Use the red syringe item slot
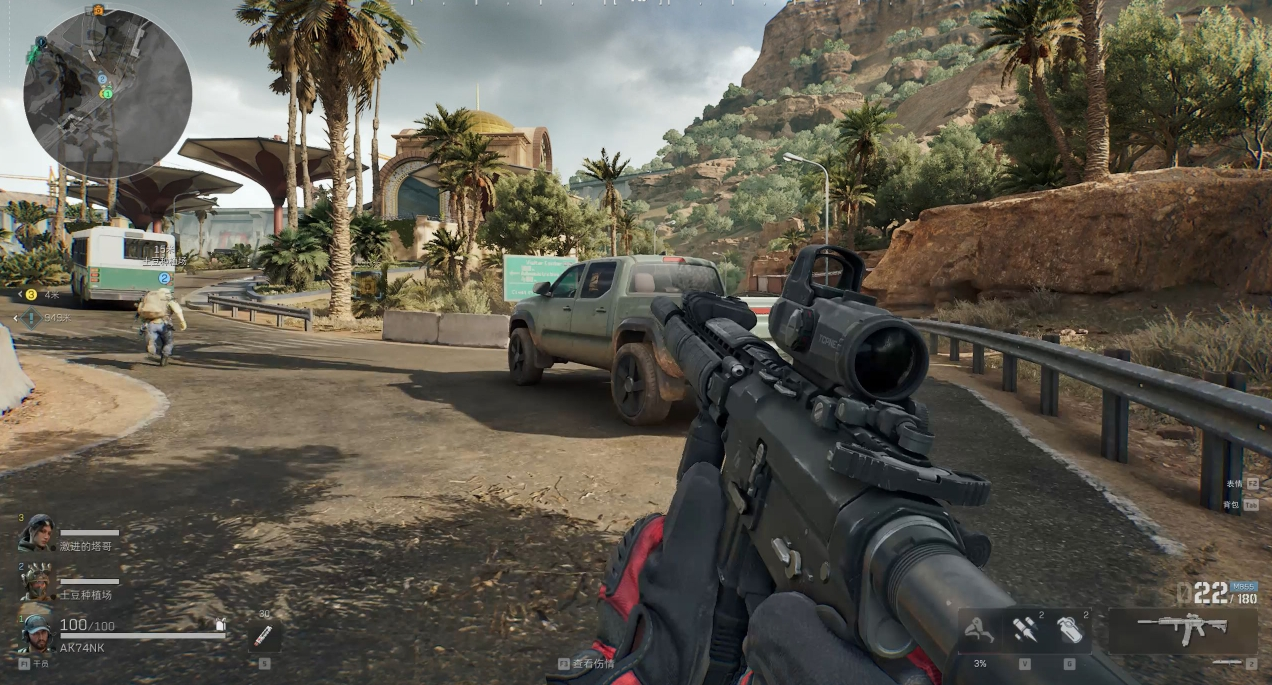 263,636
